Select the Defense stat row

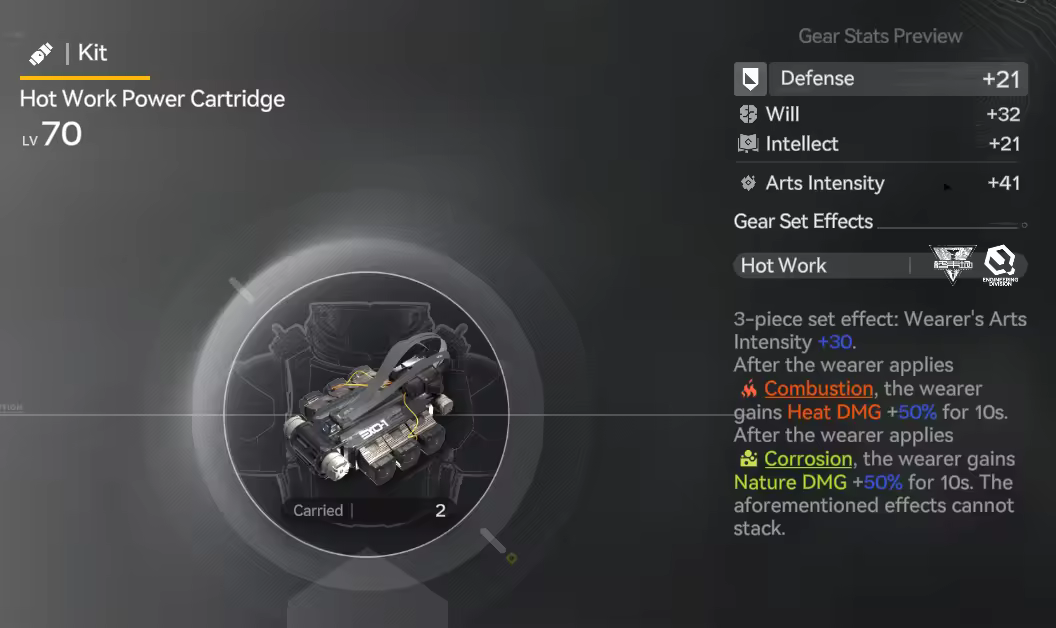[880, 79]
